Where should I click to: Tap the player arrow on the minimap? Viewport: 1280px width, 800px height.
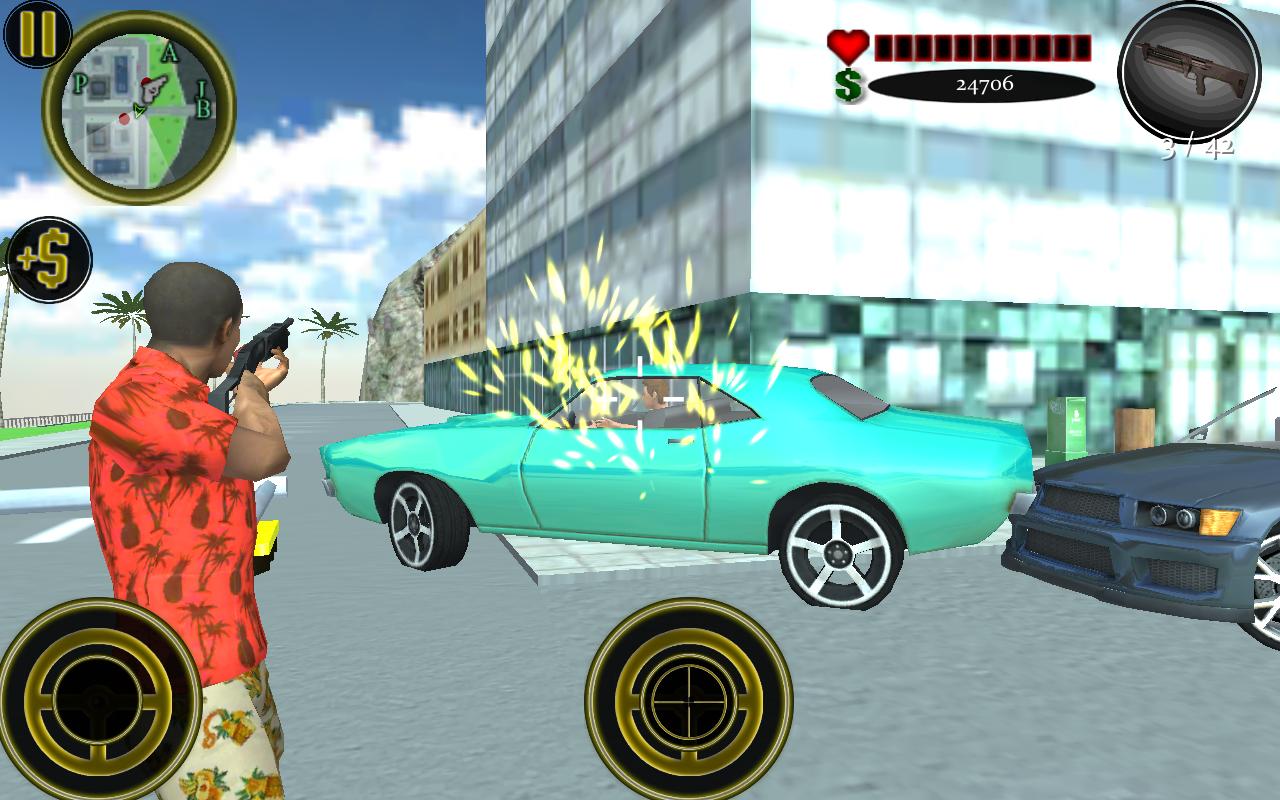(x=138, y=110)
